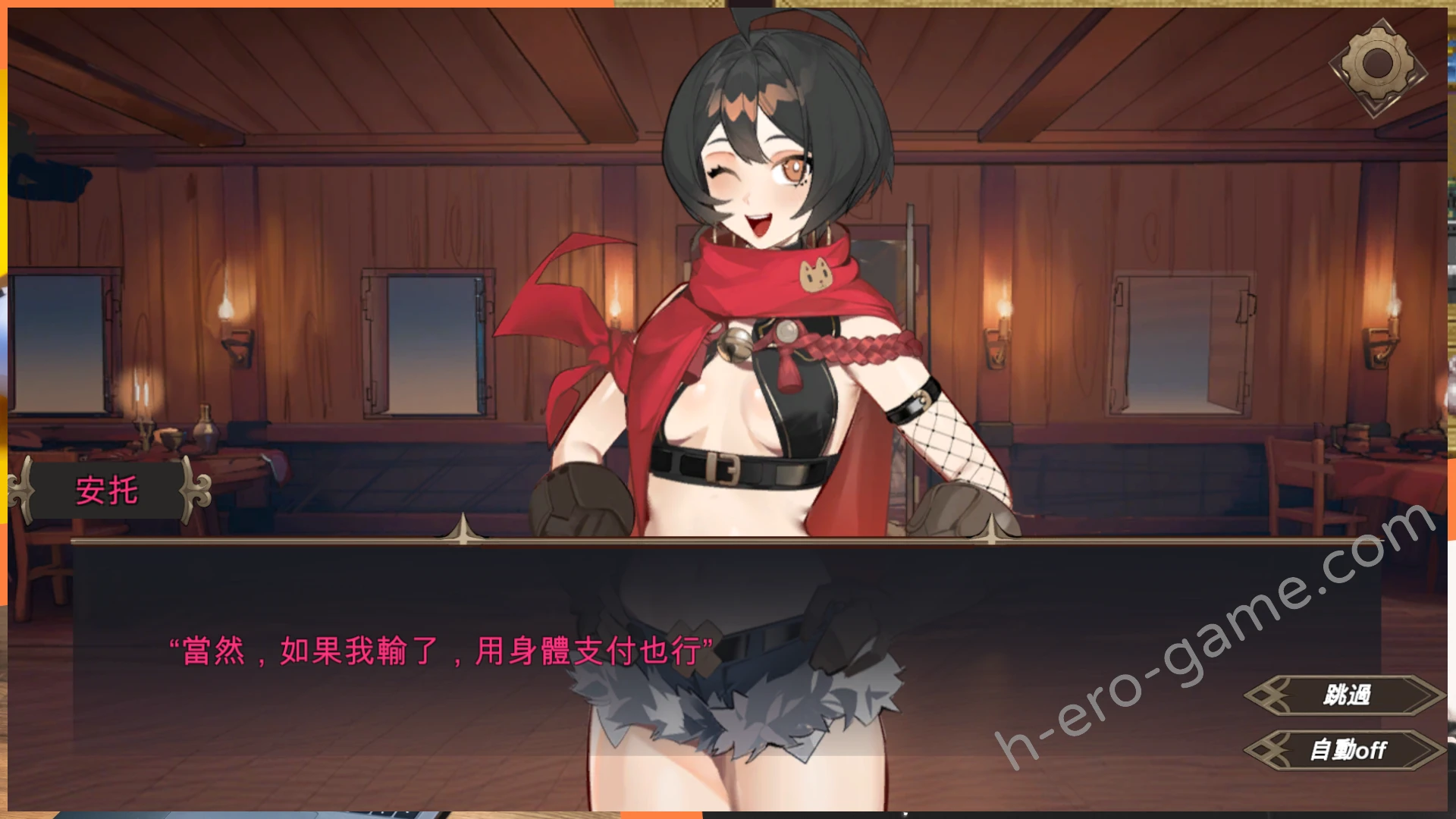Open settings via the gear icon
This screenshot has width=1456, height=819.
pyautogui.click(x=1377, y=65)
